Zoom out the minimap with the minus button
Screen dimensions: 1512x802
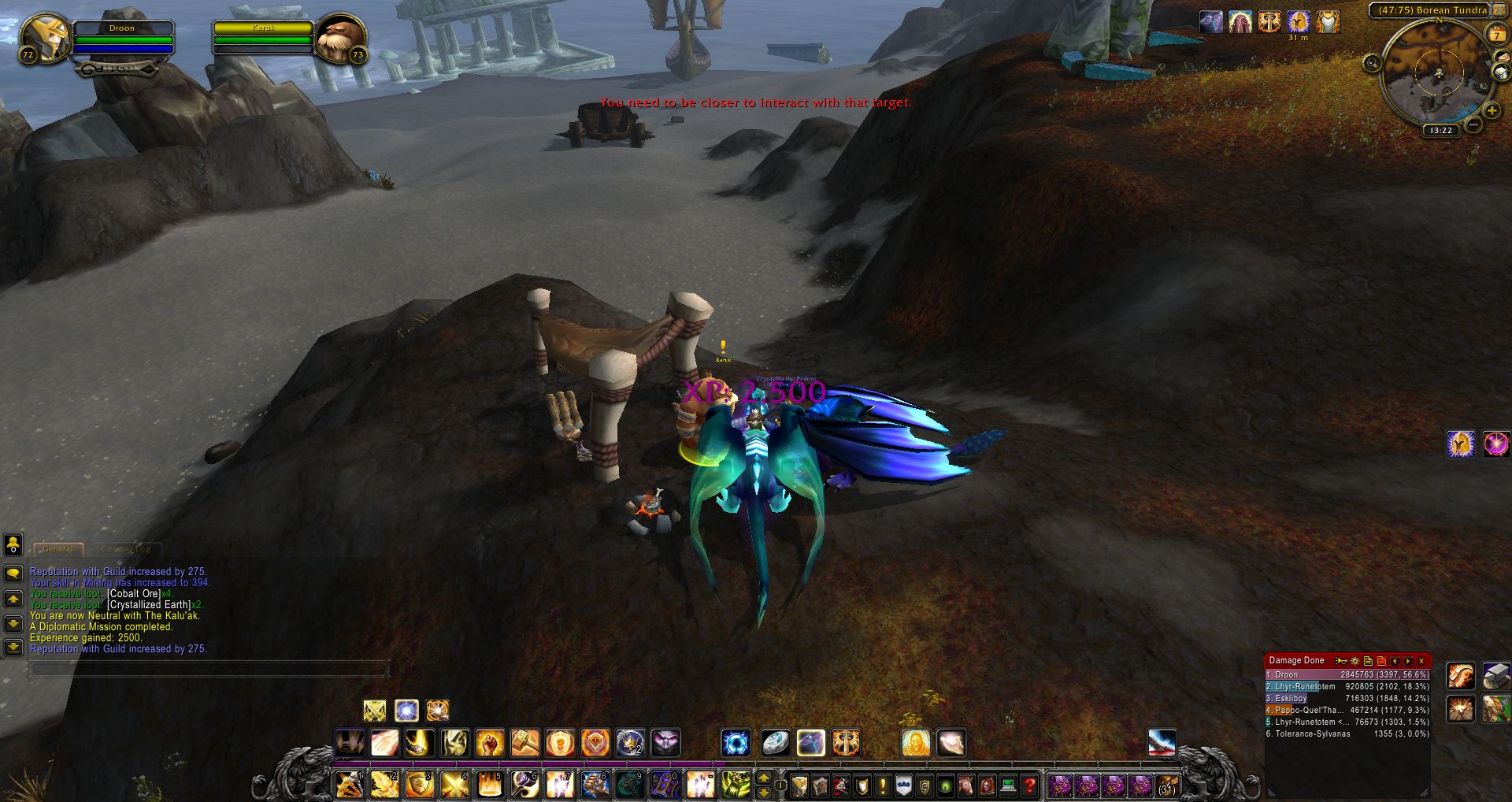coord(1474,124)
